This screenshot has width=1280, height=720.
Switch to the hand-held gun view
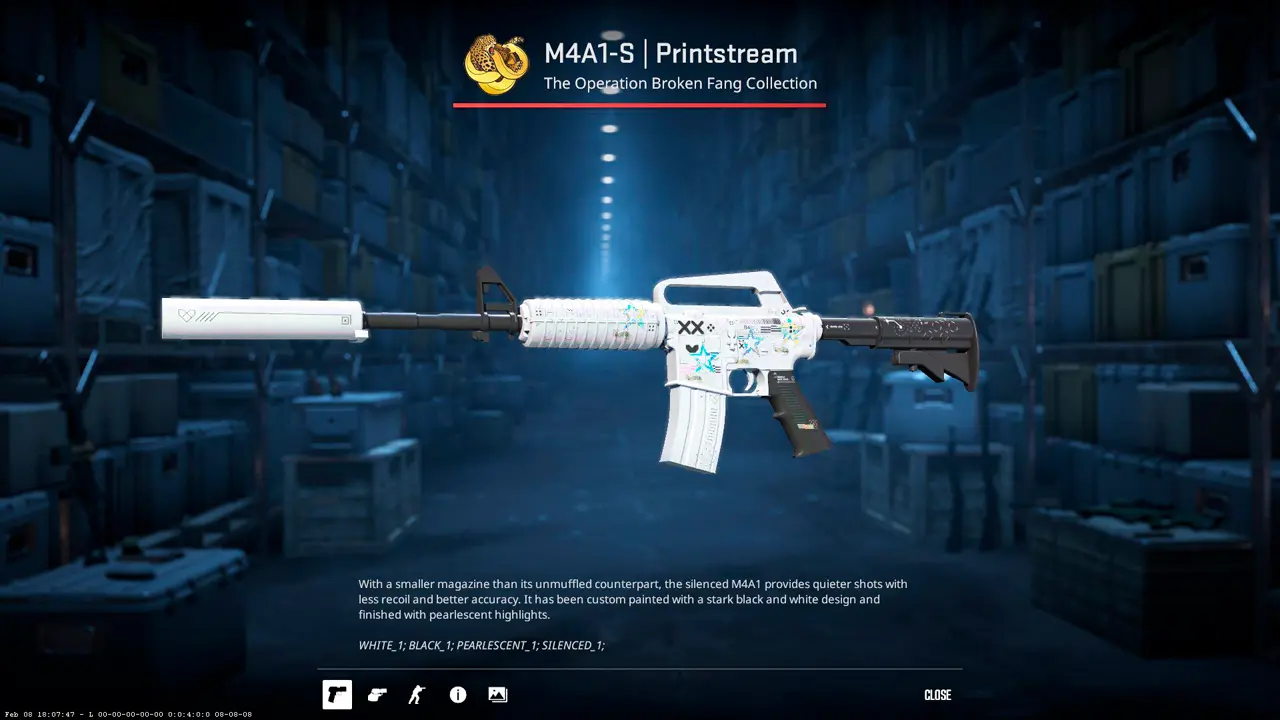(377, 694)
